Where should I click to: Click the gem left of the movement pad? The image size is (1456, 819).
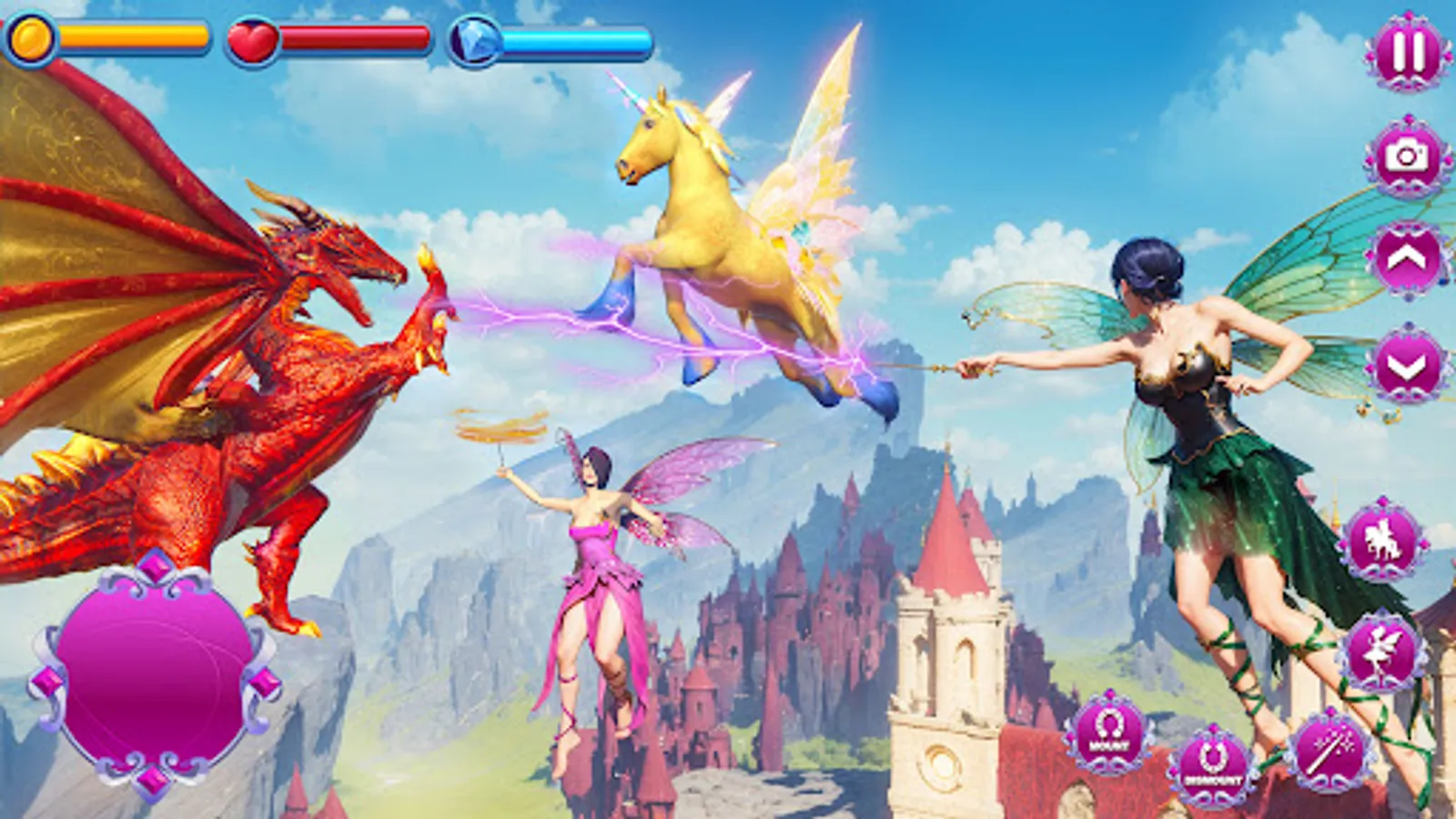[x=47, y=678]
